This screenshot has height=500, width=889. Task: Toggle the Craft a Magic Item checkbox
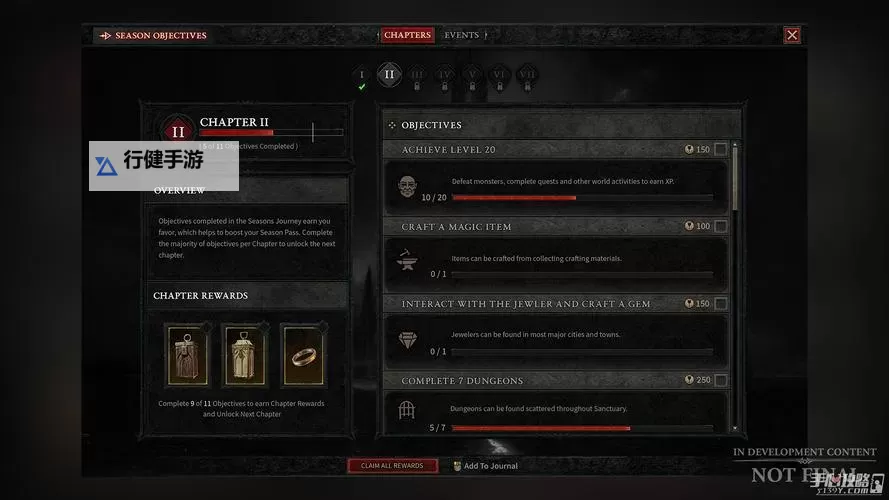(x=721, y=227)
